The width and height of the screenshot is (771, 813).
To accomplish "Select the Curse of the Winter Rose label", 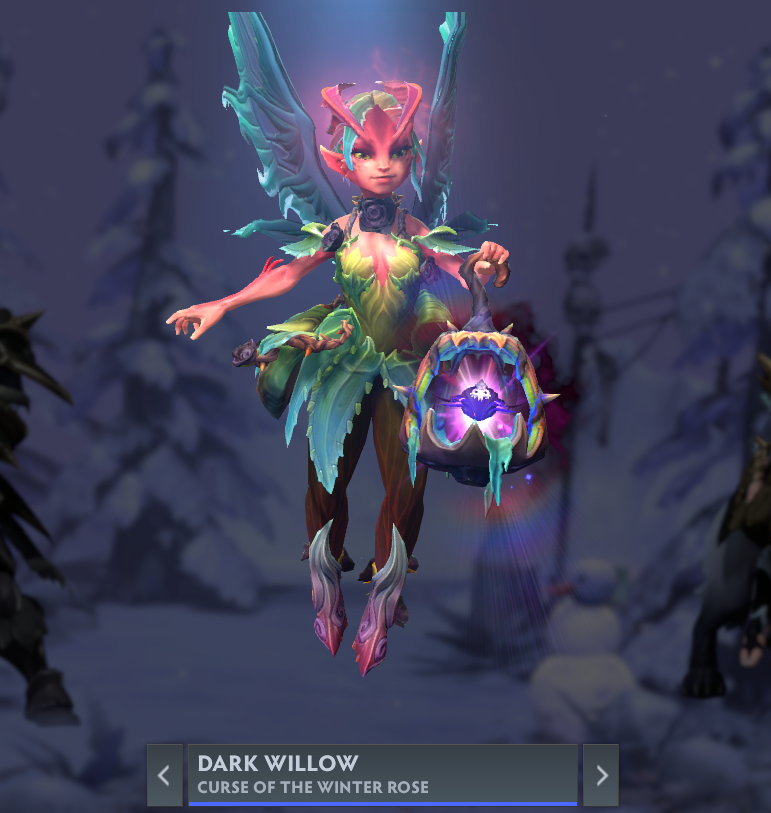I will click(313, 787).
